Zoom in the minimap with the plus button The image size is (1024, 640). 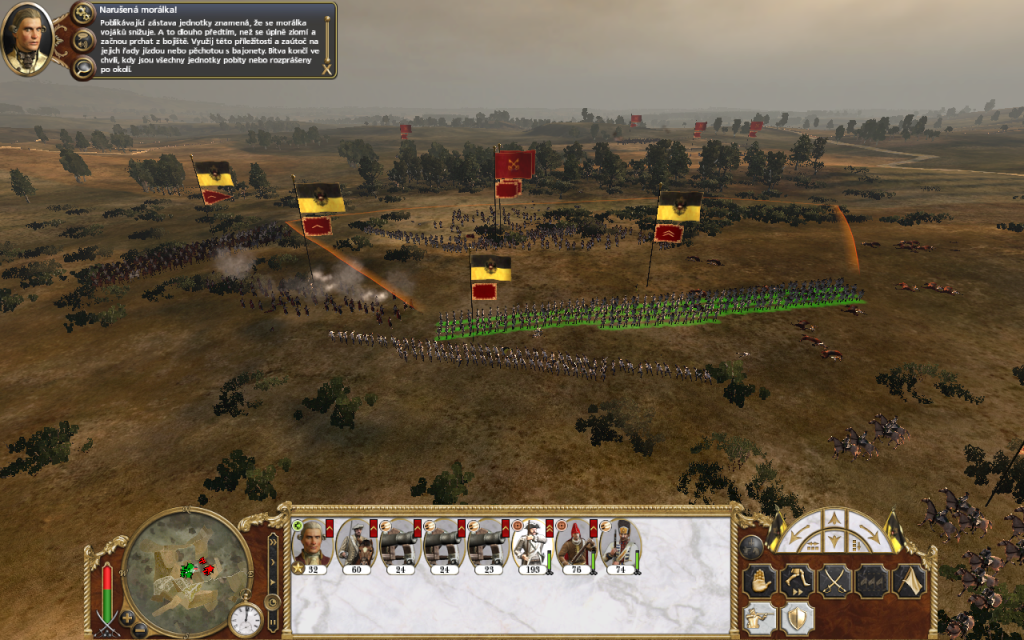pyautogui.click(x=127, y=616)
